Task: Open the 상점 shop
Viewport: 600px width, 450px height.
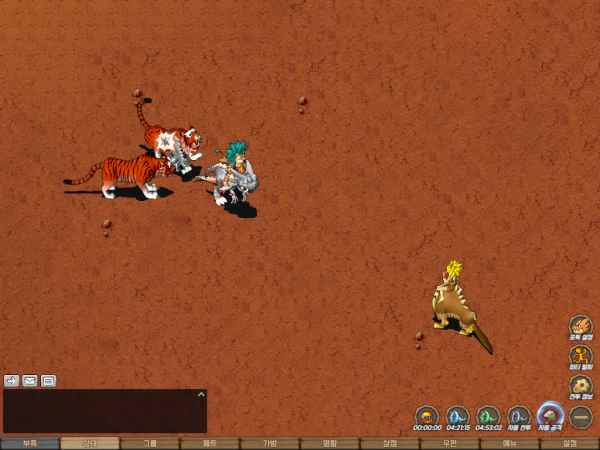Action: click(390, 443)
